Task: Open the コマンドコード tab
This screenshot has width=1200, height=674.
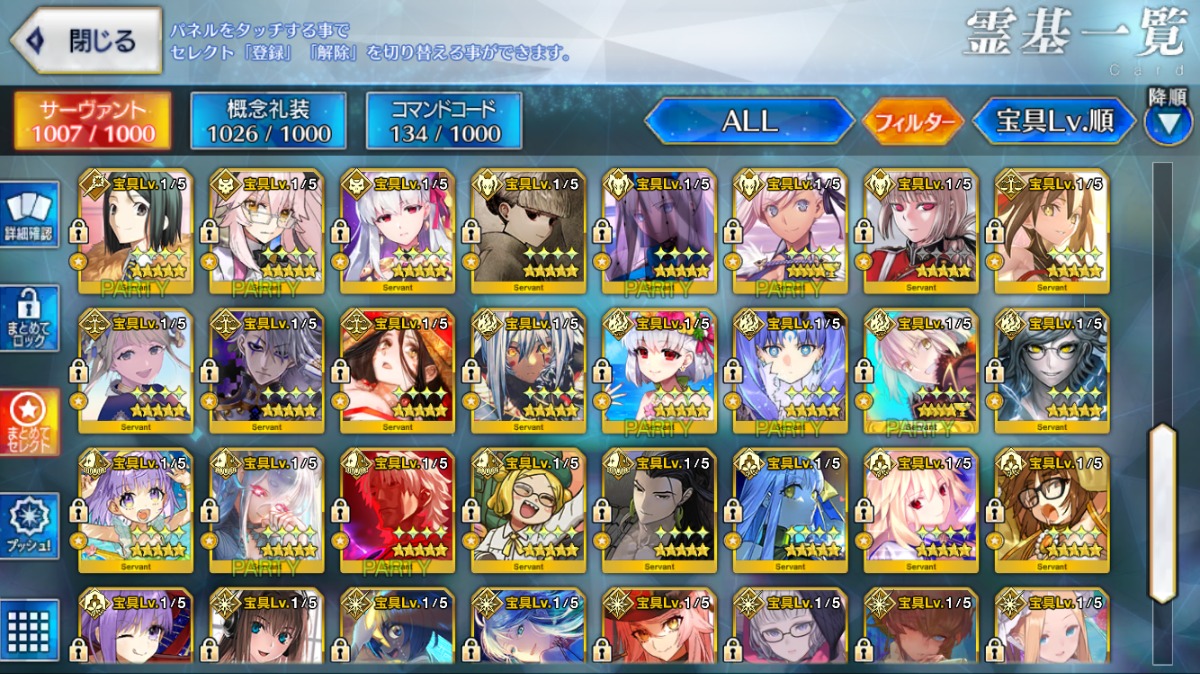Action: tap(443, 121)
